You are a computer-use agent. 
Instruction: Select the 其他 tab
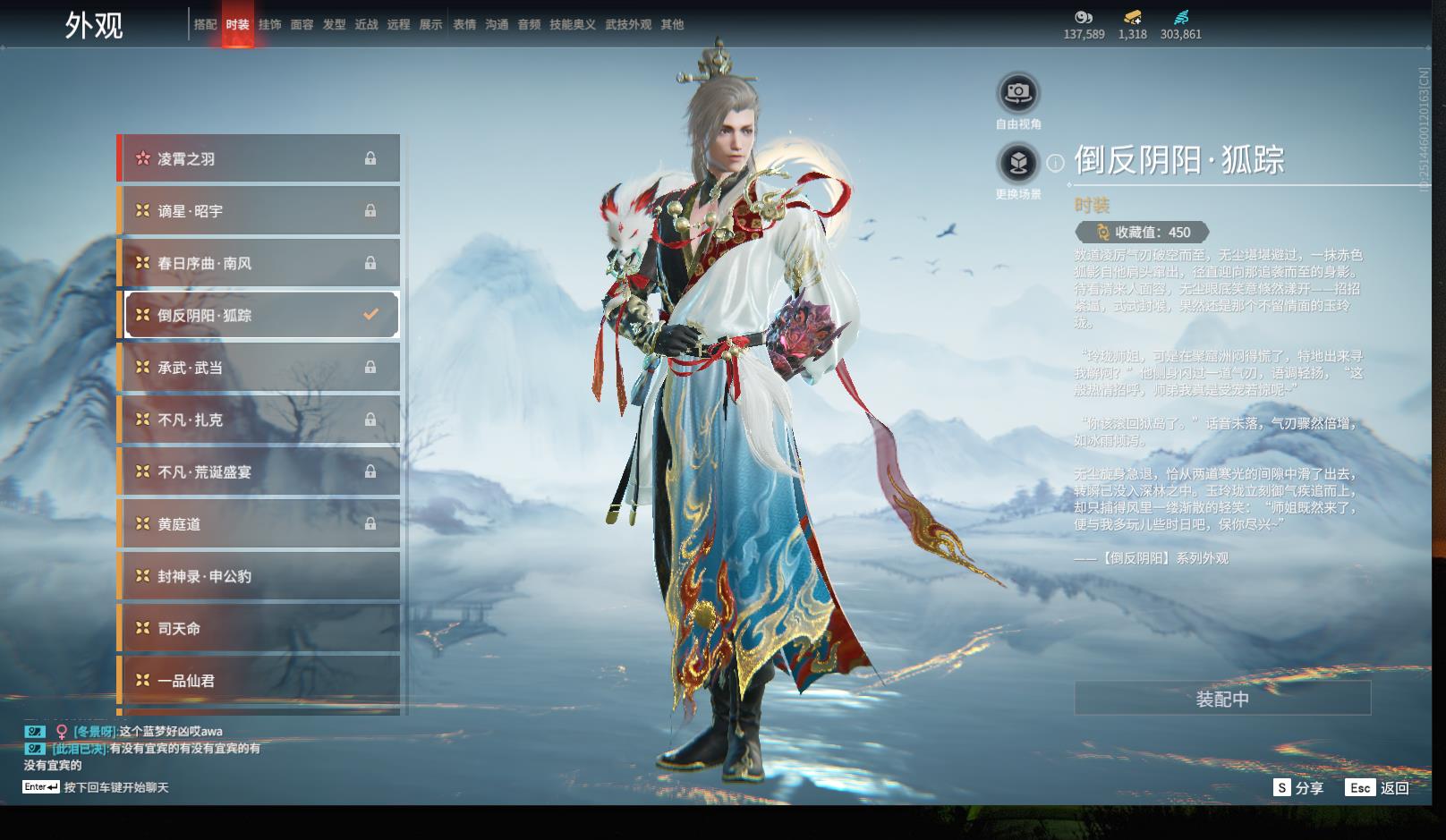(672, 25)
